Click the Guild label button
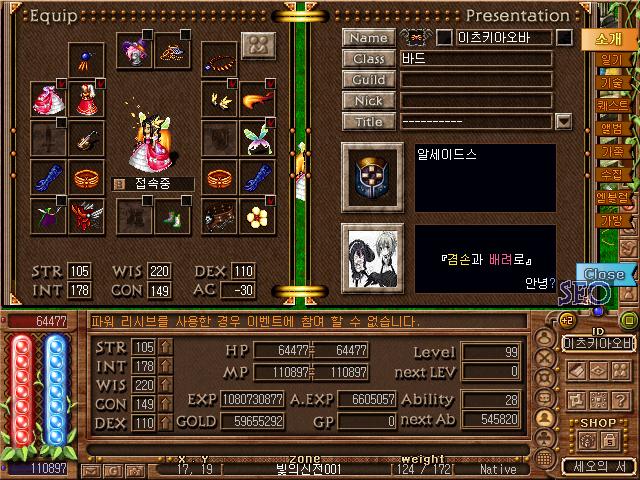The height and width of the screenshot is (480, 640). click(369, 80)
